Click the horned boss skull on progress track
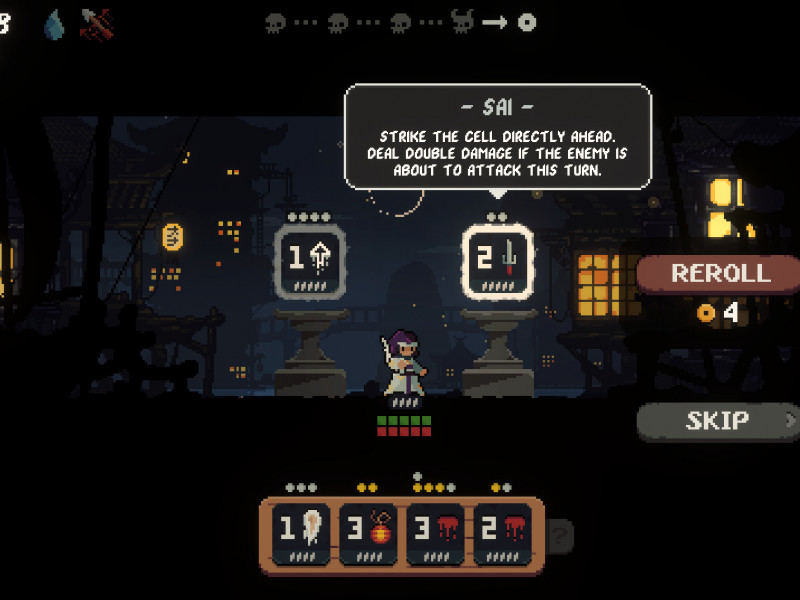 point(462,22)
